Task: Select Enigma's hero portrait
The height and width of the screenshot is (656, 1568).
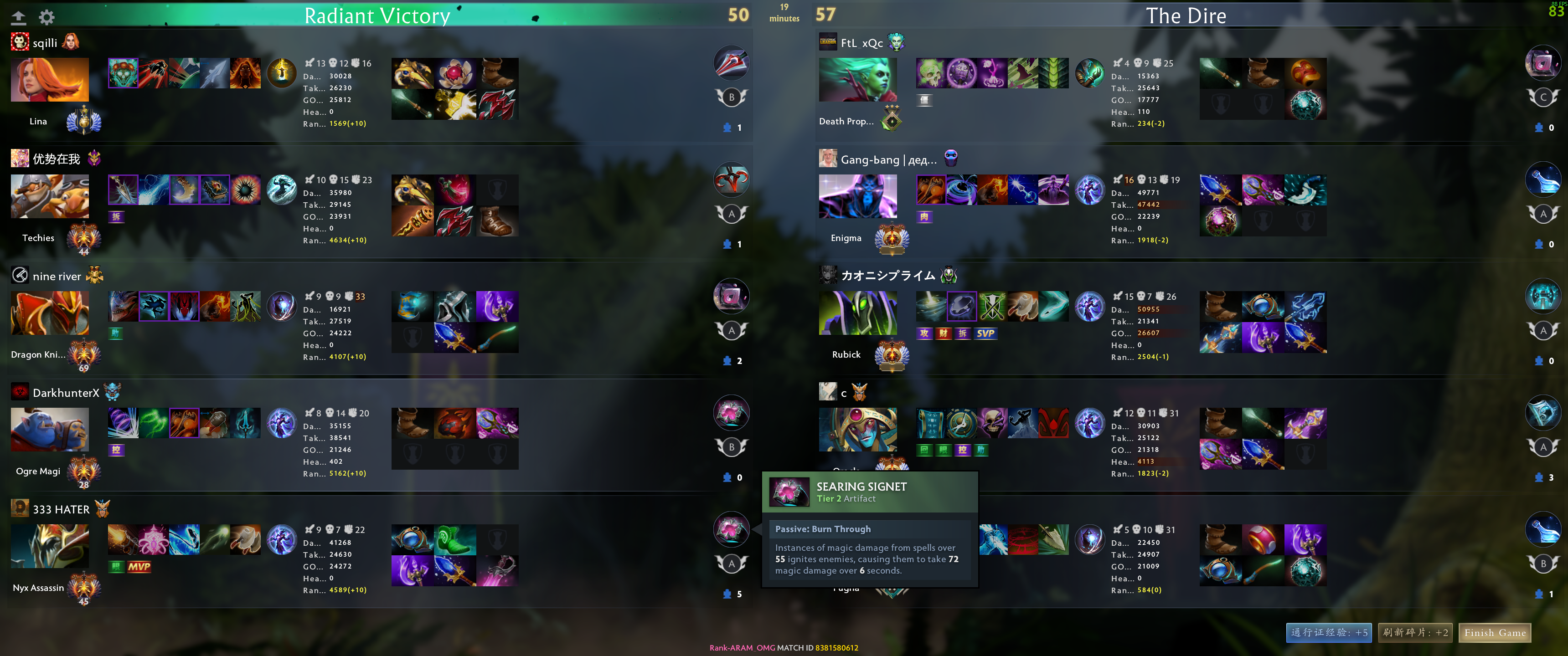Action: point(858,196)
